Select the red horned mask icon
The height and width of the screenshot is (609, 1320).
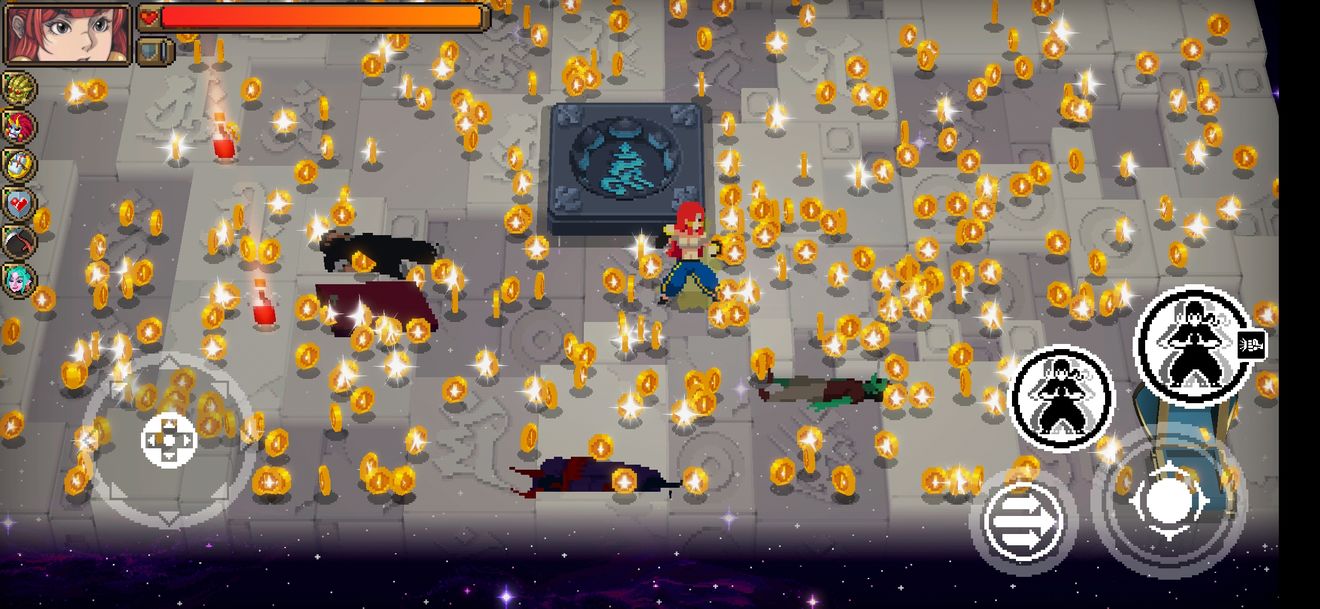[19, 127]
